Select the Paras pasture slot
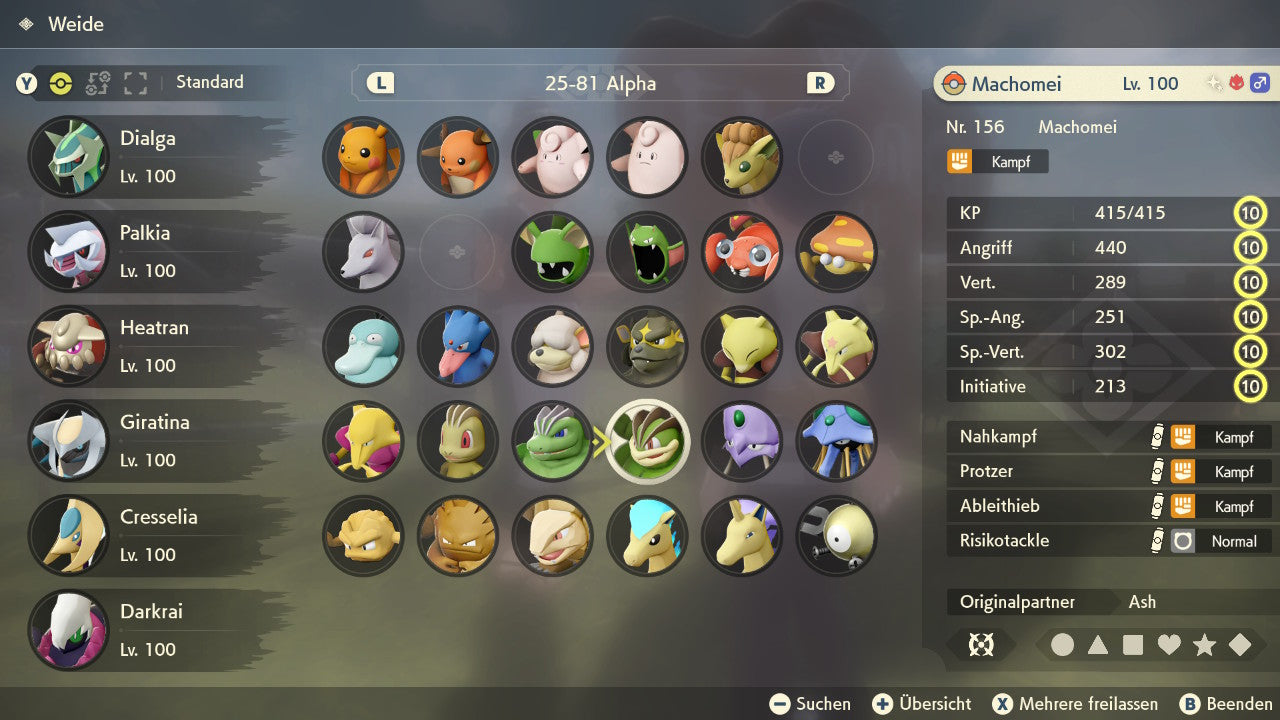Screen dimensions: 1280x720 [x=742, y=251]
